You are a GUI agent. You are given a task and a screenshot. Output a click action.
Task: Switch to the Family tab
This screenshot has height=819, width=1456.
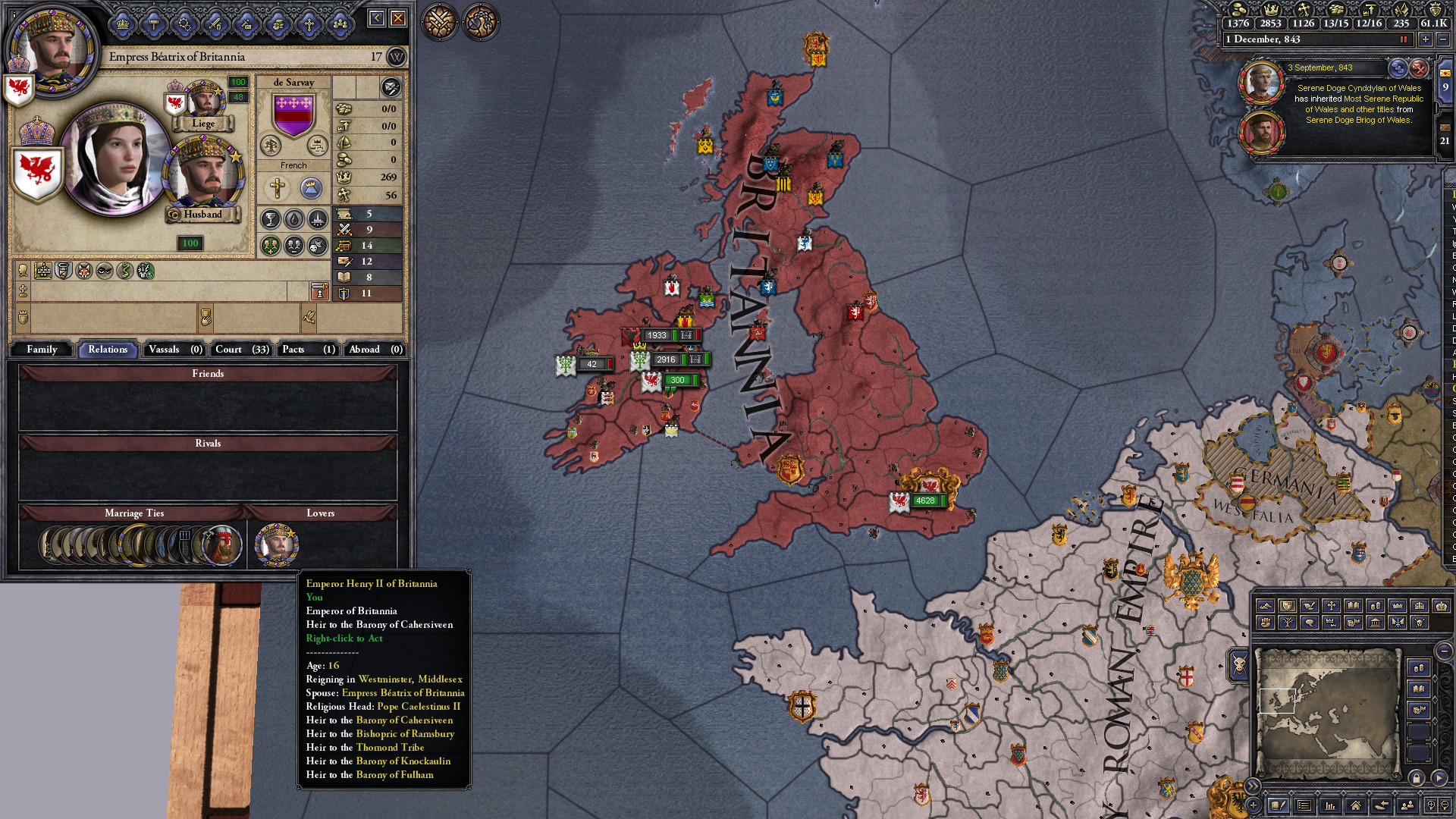(42, 350)
